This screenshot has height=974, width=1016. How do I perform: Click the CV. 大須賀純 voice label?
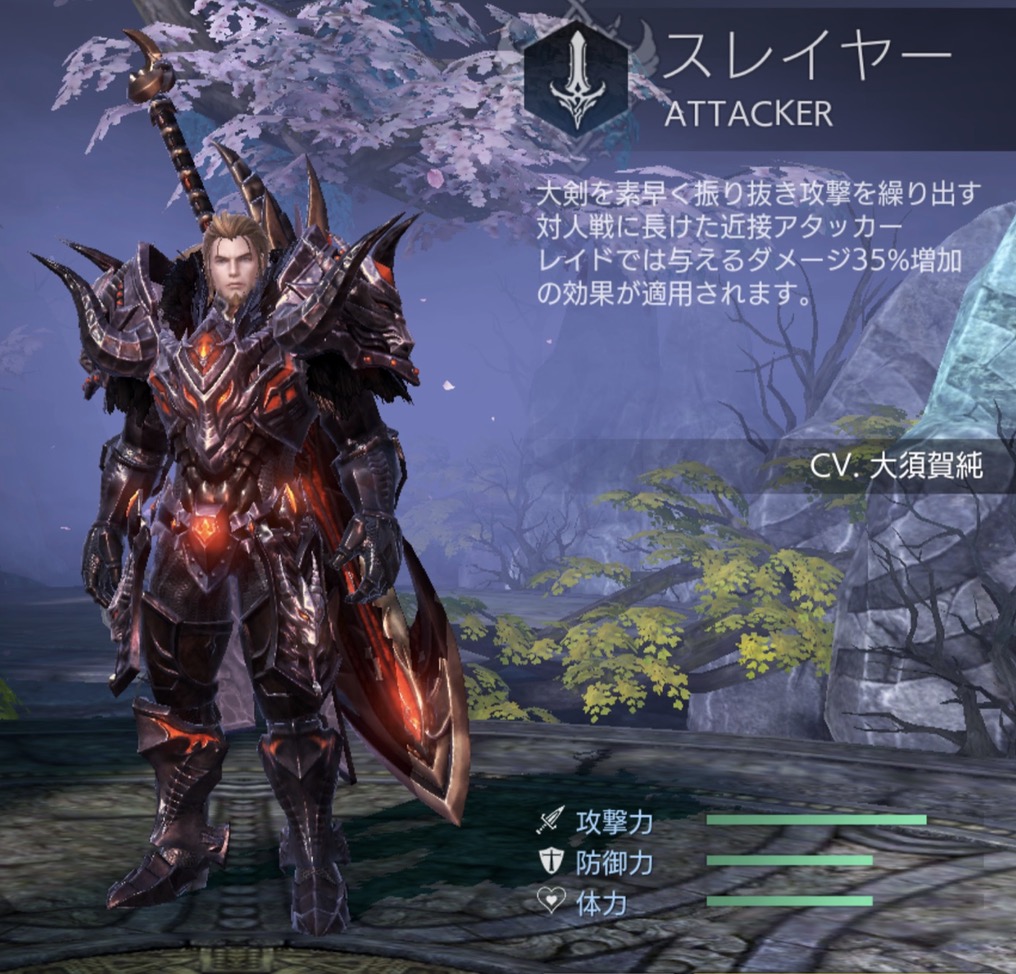(x=897, y=467)
